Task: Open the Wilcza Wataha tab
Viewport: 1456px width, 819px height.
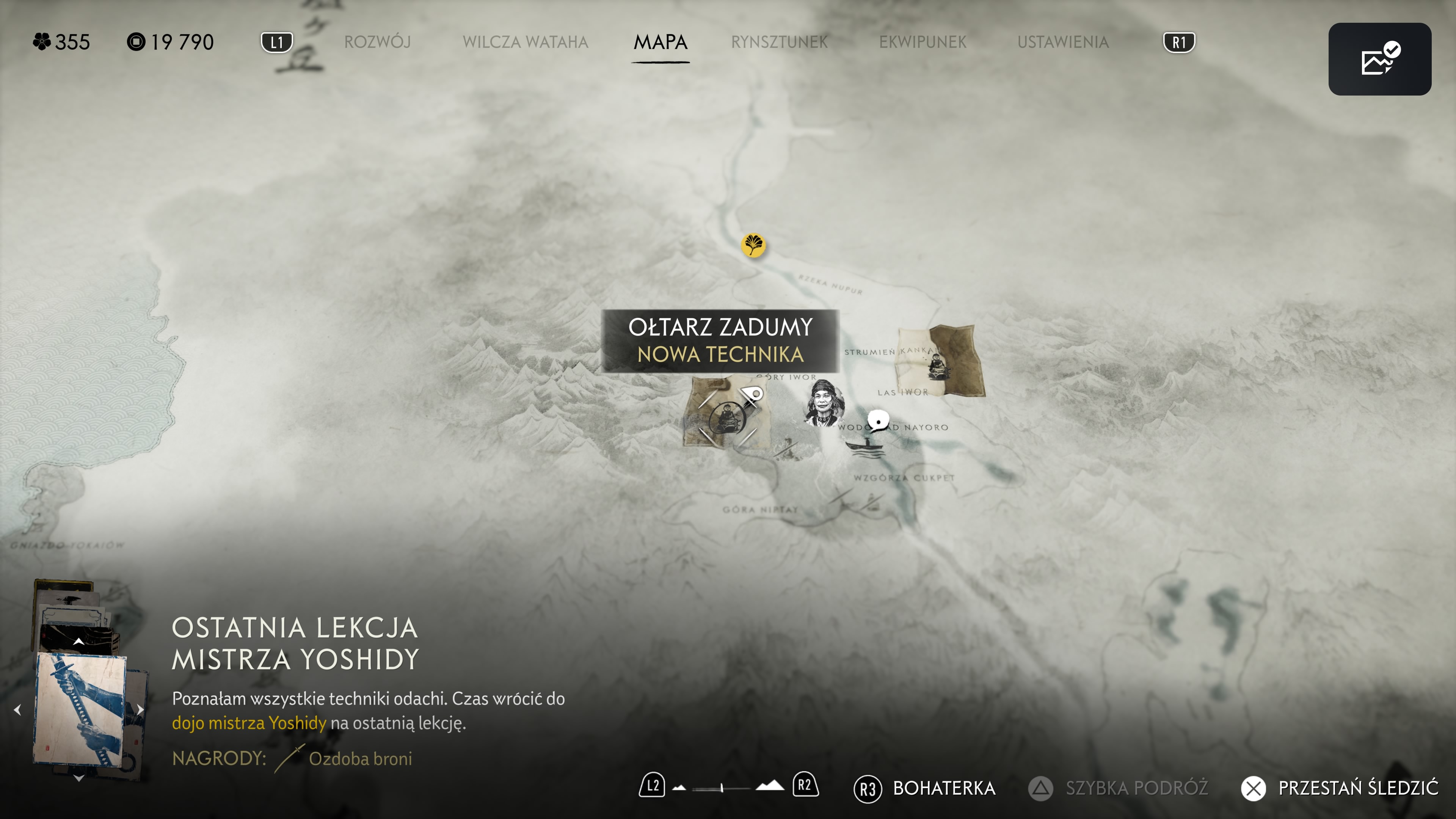Action: (525, 42)
